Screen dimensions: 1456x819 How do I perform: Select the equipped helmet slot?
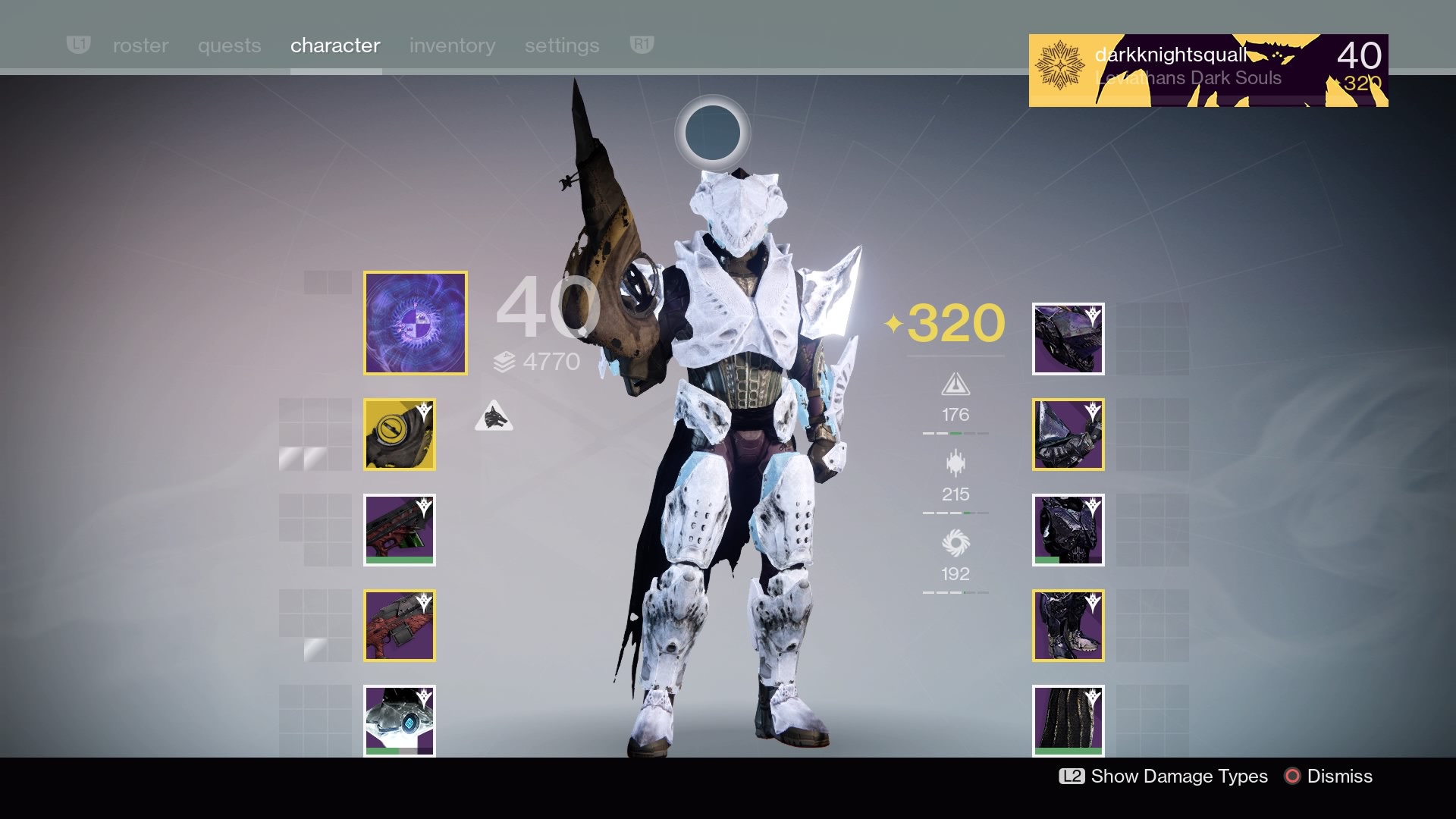point(1068,339)
